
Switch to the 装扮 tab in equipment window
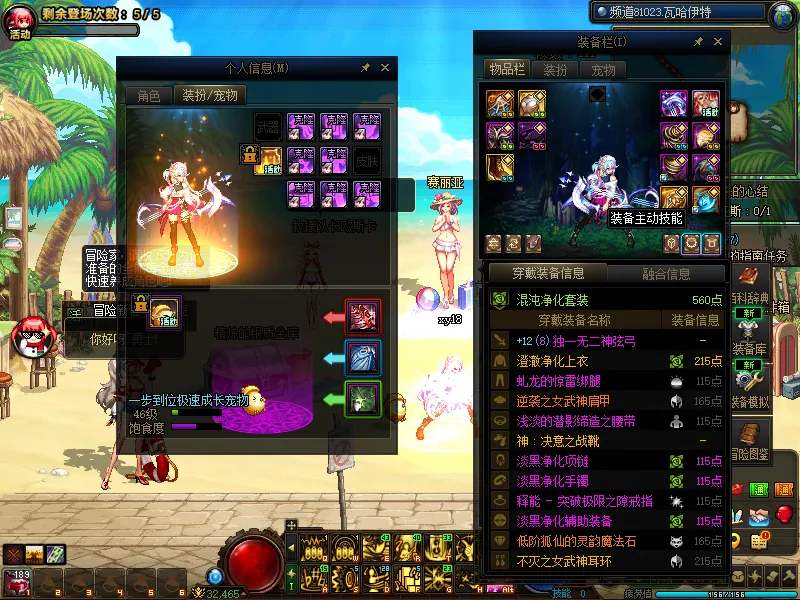pyautogui.click(x=555, y=70)
